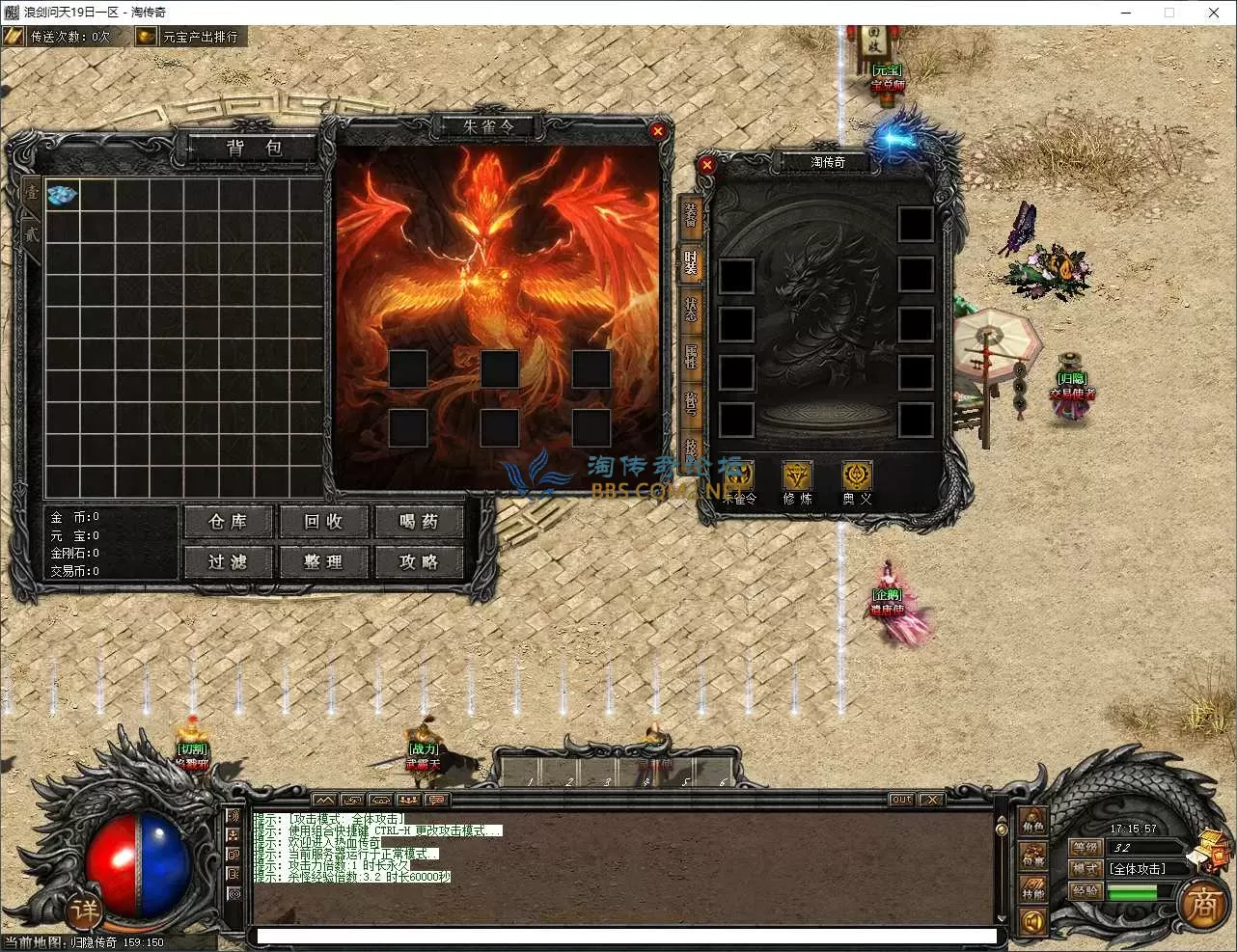
Task: Open the 角色 character button
Action: click(1033, 823)
